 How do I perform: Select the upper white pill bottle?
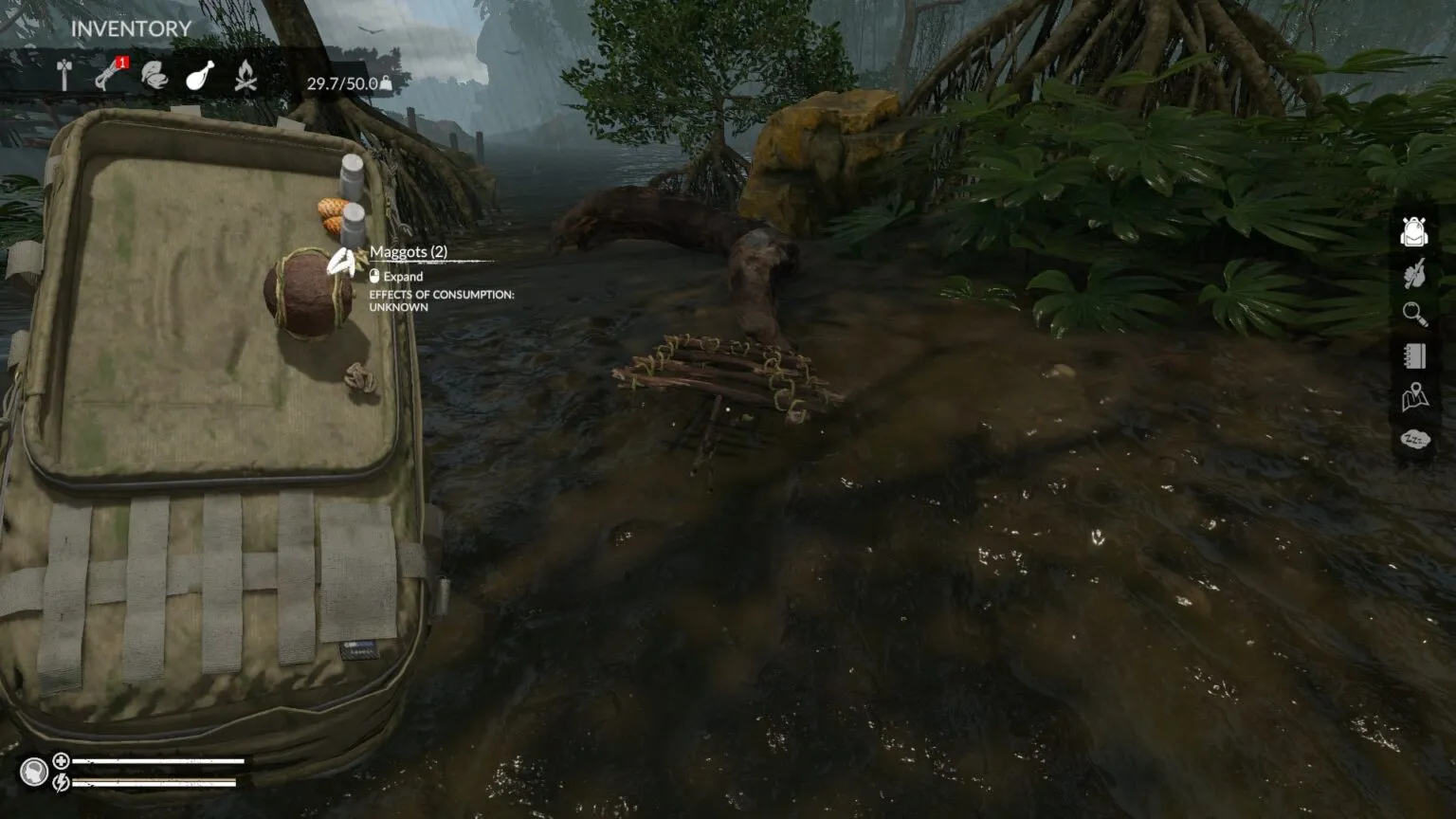tap(352, 176)
